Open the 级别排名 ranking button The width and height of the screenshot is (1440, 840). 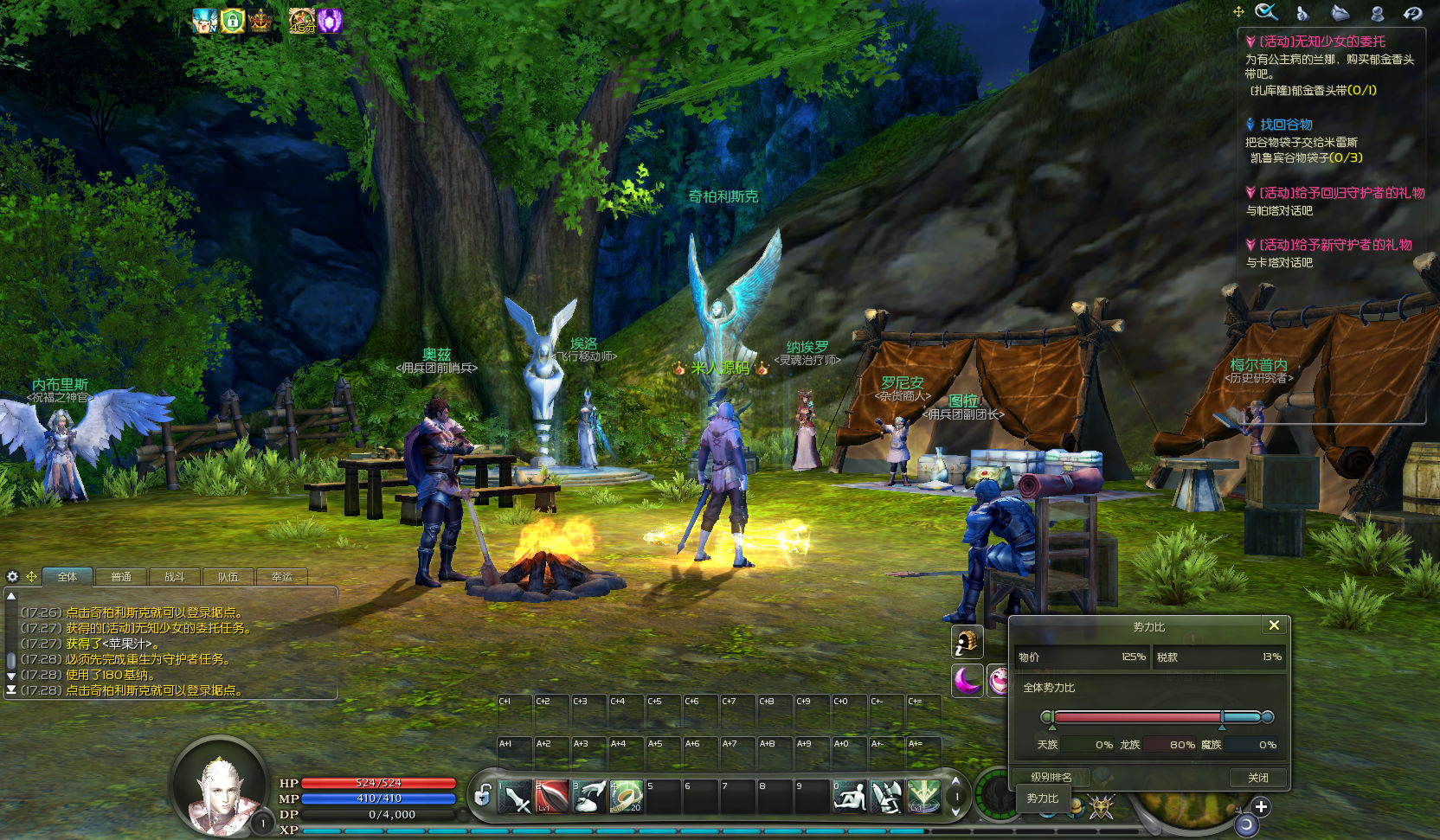(x=1051, y=777)
